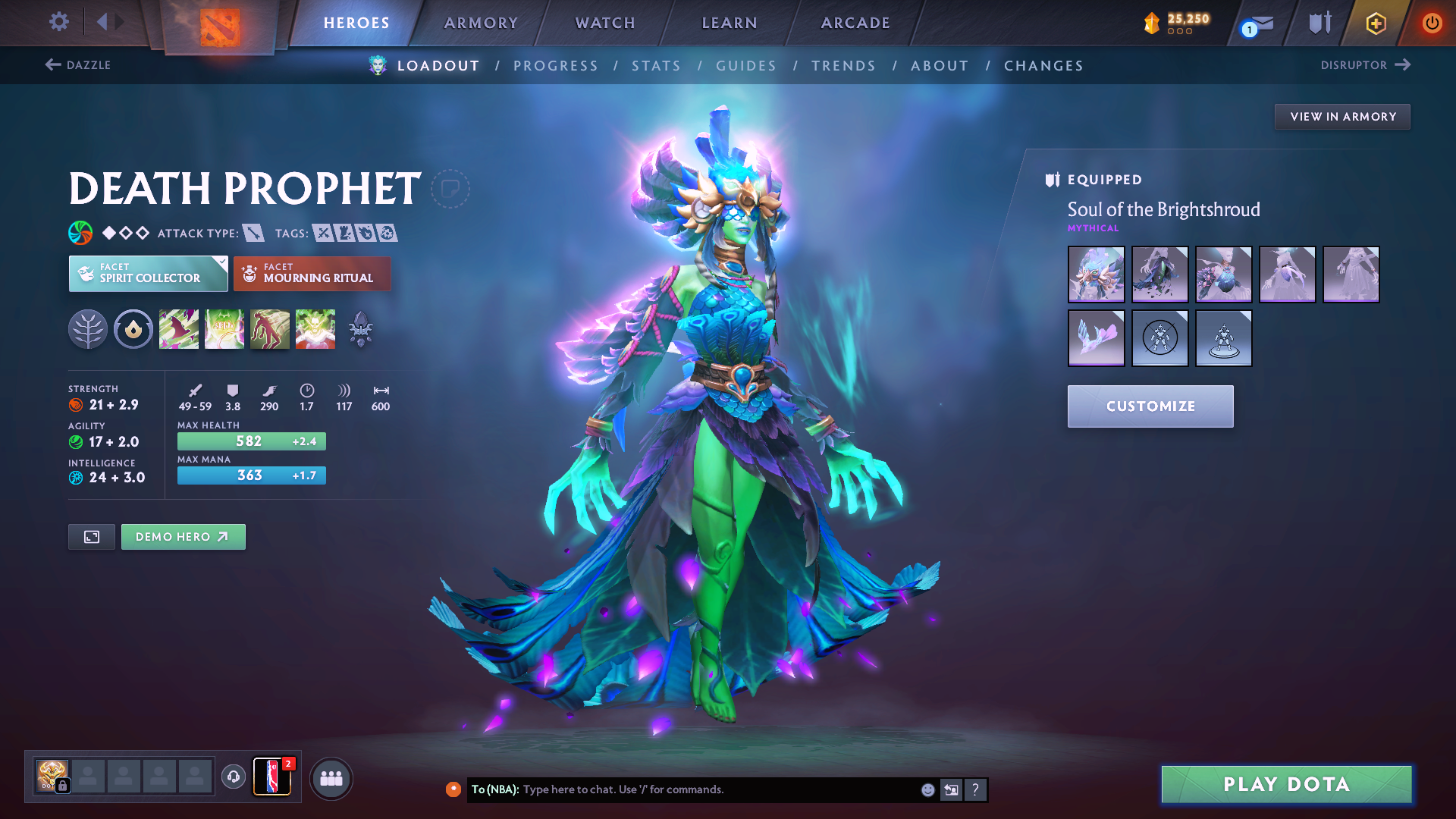Open the Arcade menu

coord(855,23)
